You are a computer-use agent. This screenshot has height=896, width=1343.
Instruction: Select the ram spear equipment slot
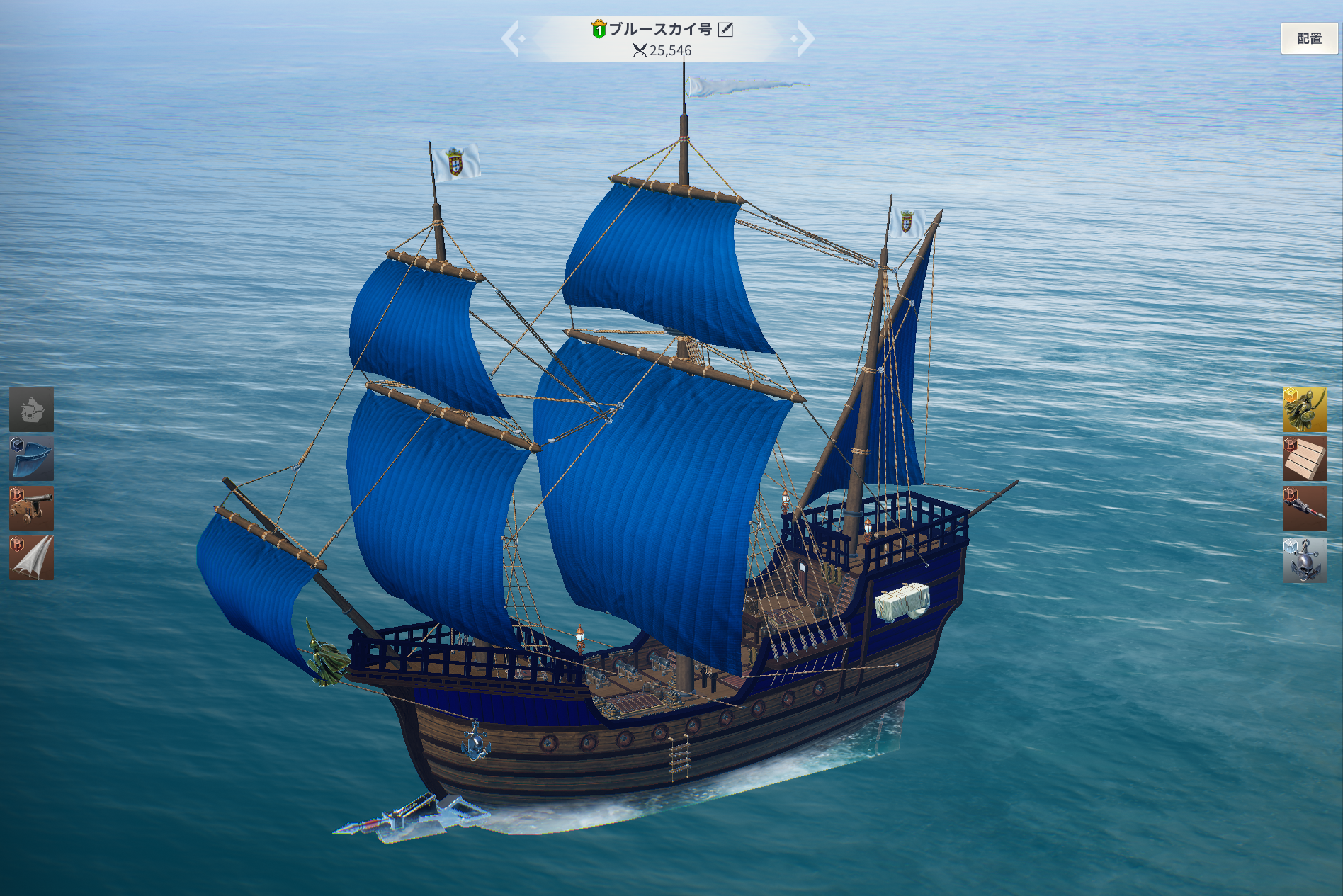[x=1305, y=509]
